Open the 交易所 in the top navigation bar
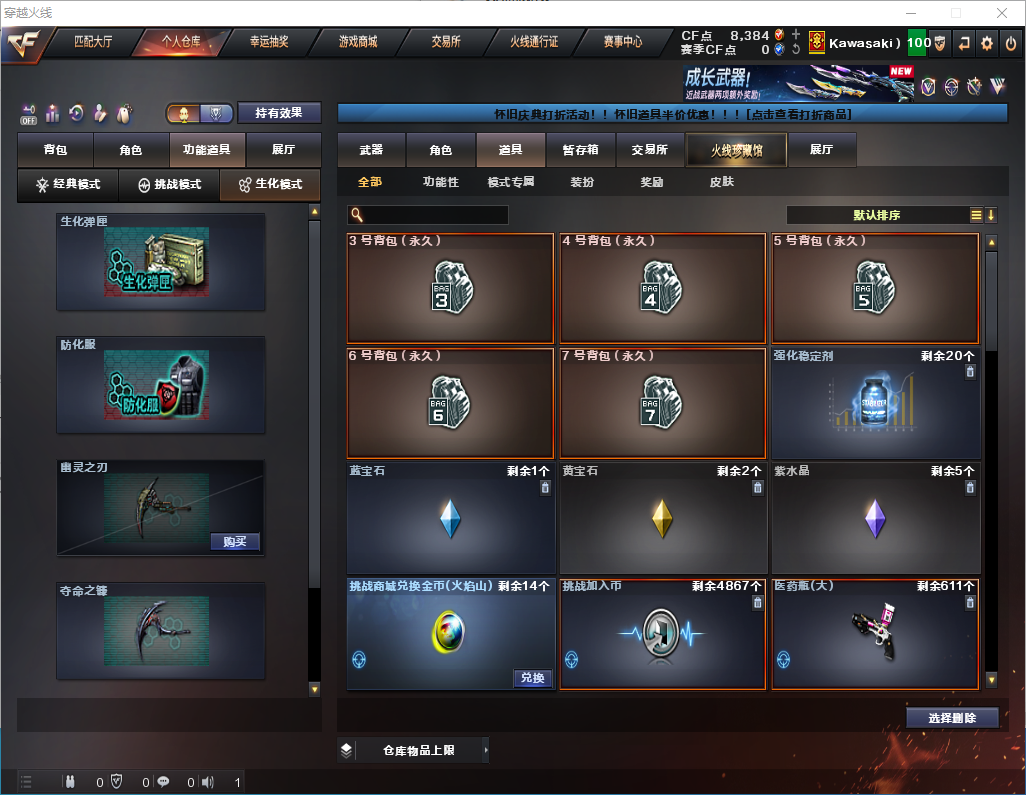 [x=446, y=42]
